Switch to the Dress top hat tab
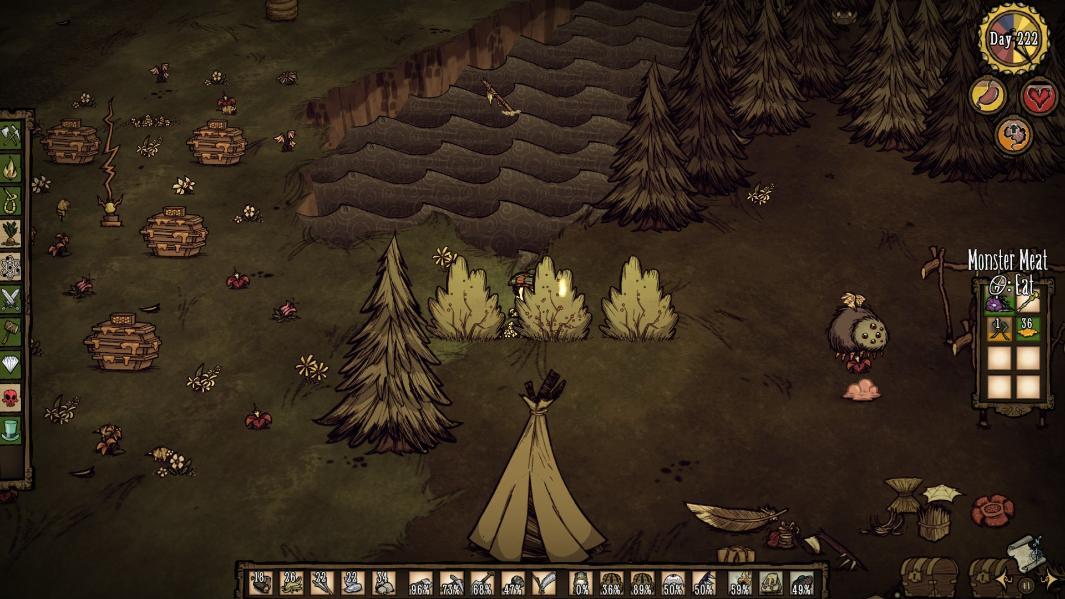The height and width of the screenshot is (599, 1065). [x=10, y=431]
